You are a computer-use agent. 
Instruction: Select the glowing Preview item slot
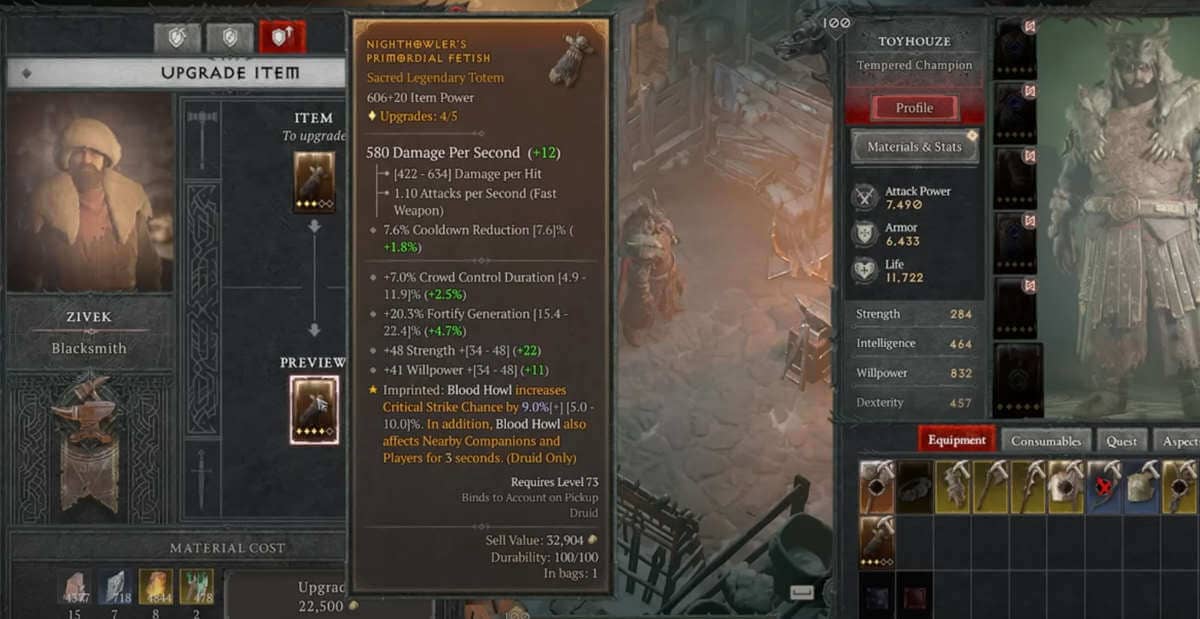coord(314,409)
